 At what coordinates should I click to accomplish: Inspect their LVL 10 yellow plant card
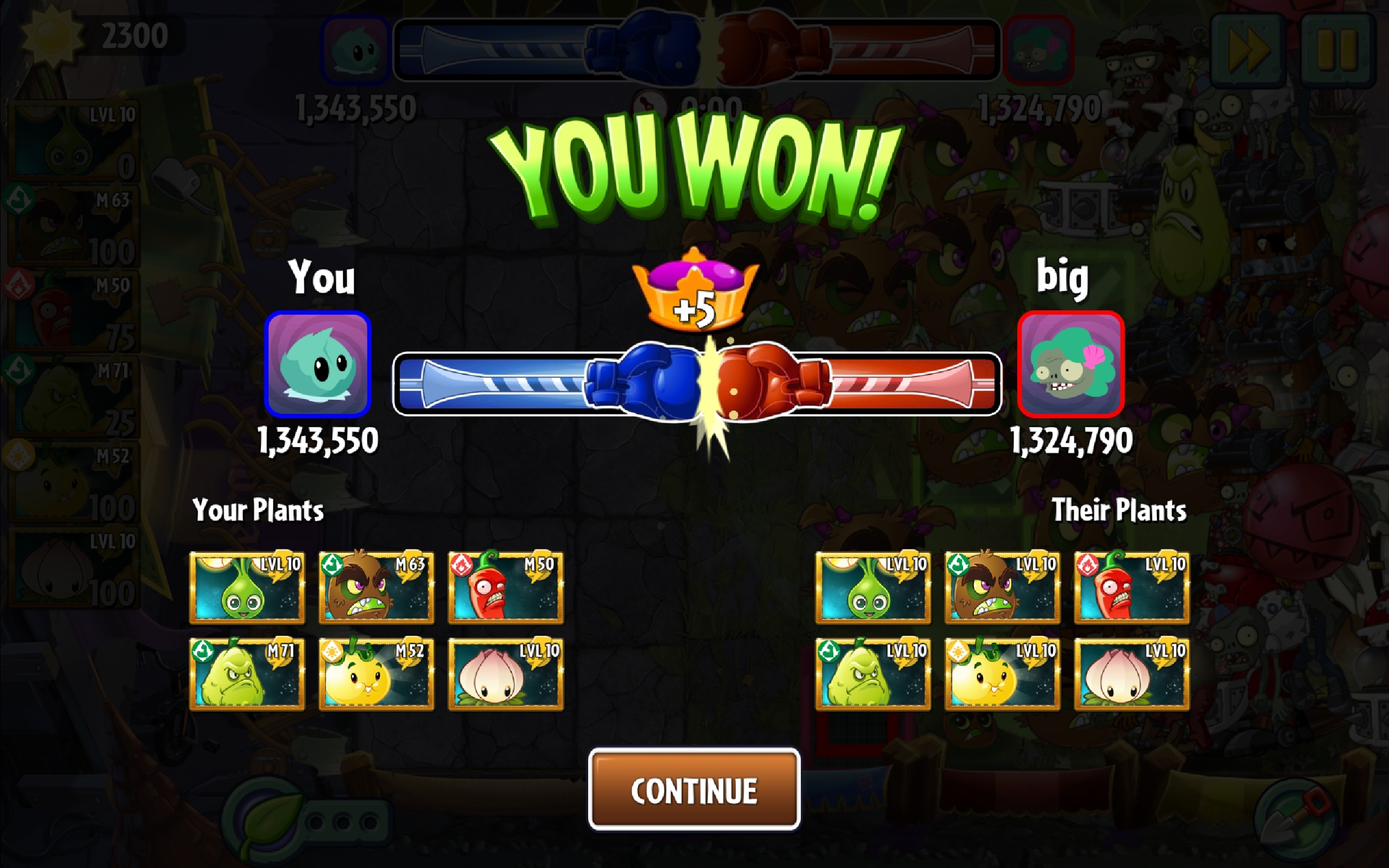[x=1002, y=674]
